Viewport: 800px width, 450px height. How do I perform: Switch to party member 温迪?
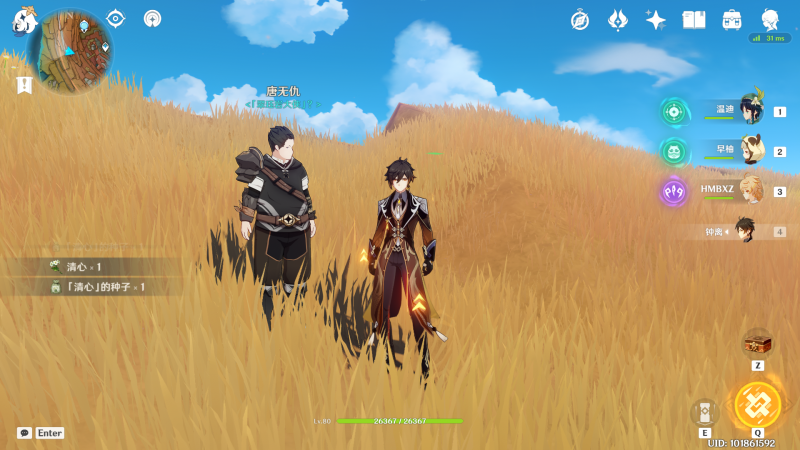pyautogui.click(x=750, y=111)
